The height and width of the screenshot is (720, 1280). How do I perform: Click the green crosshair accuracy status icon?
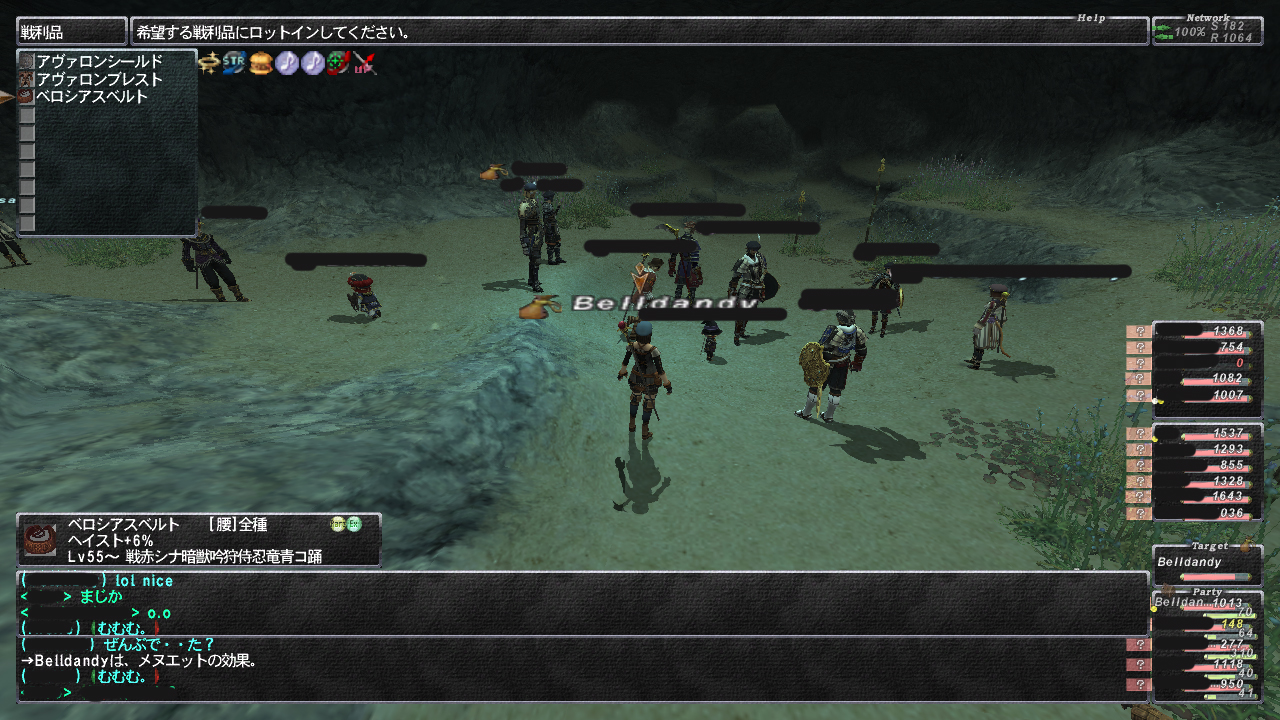339,63
